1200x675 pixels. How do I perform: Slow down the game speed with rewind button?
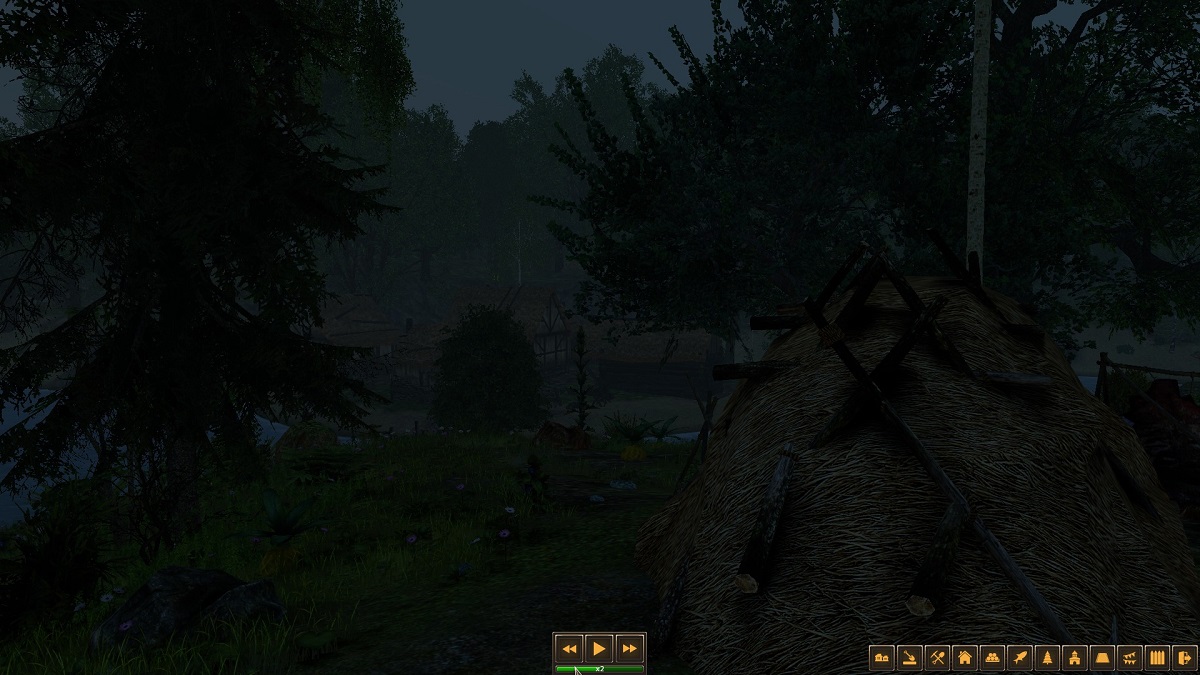[x=569, y=649]
